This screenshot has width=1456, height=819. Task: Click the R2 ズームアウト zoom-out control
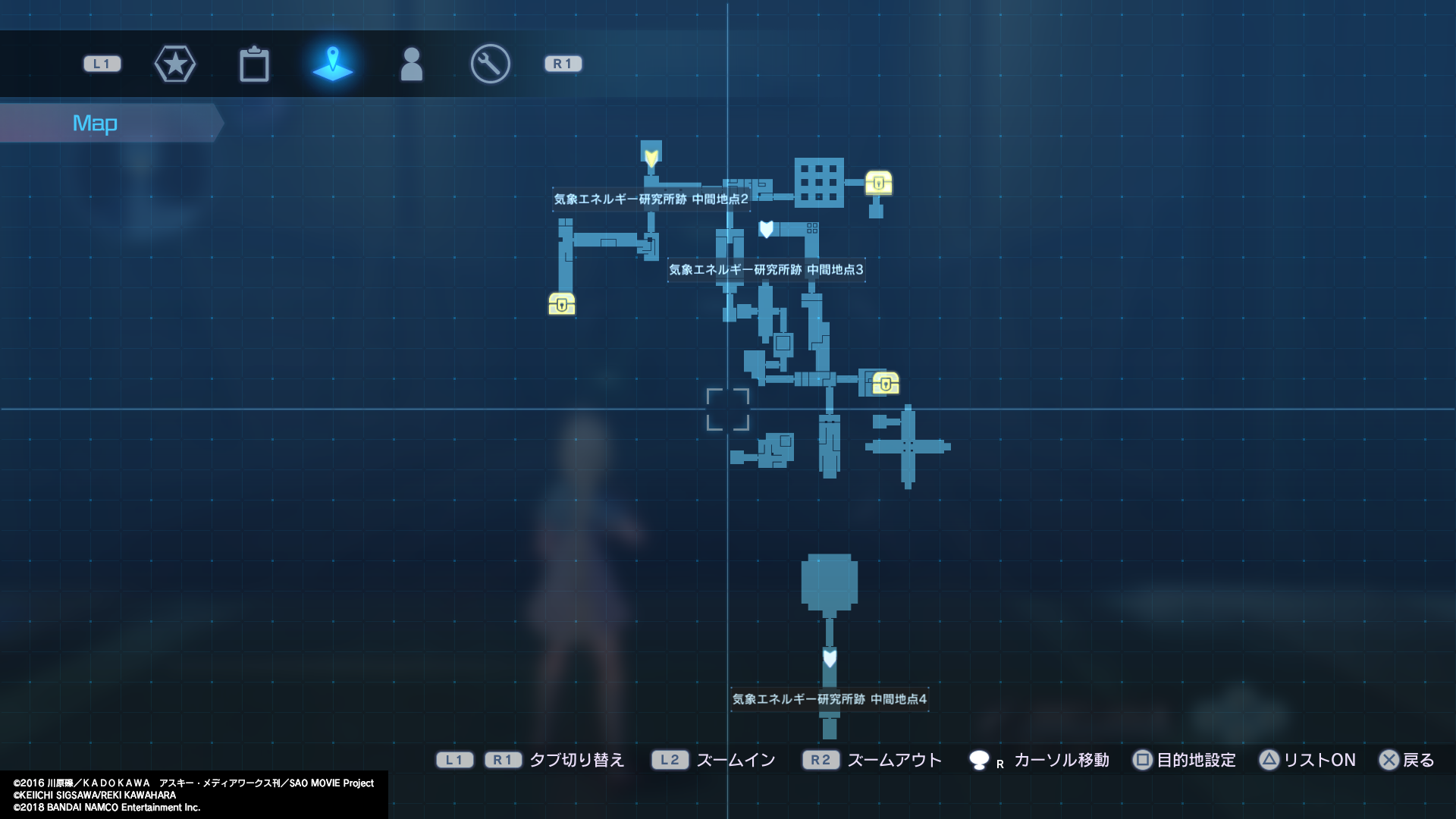pyautogui.click(x=874, y=760)
